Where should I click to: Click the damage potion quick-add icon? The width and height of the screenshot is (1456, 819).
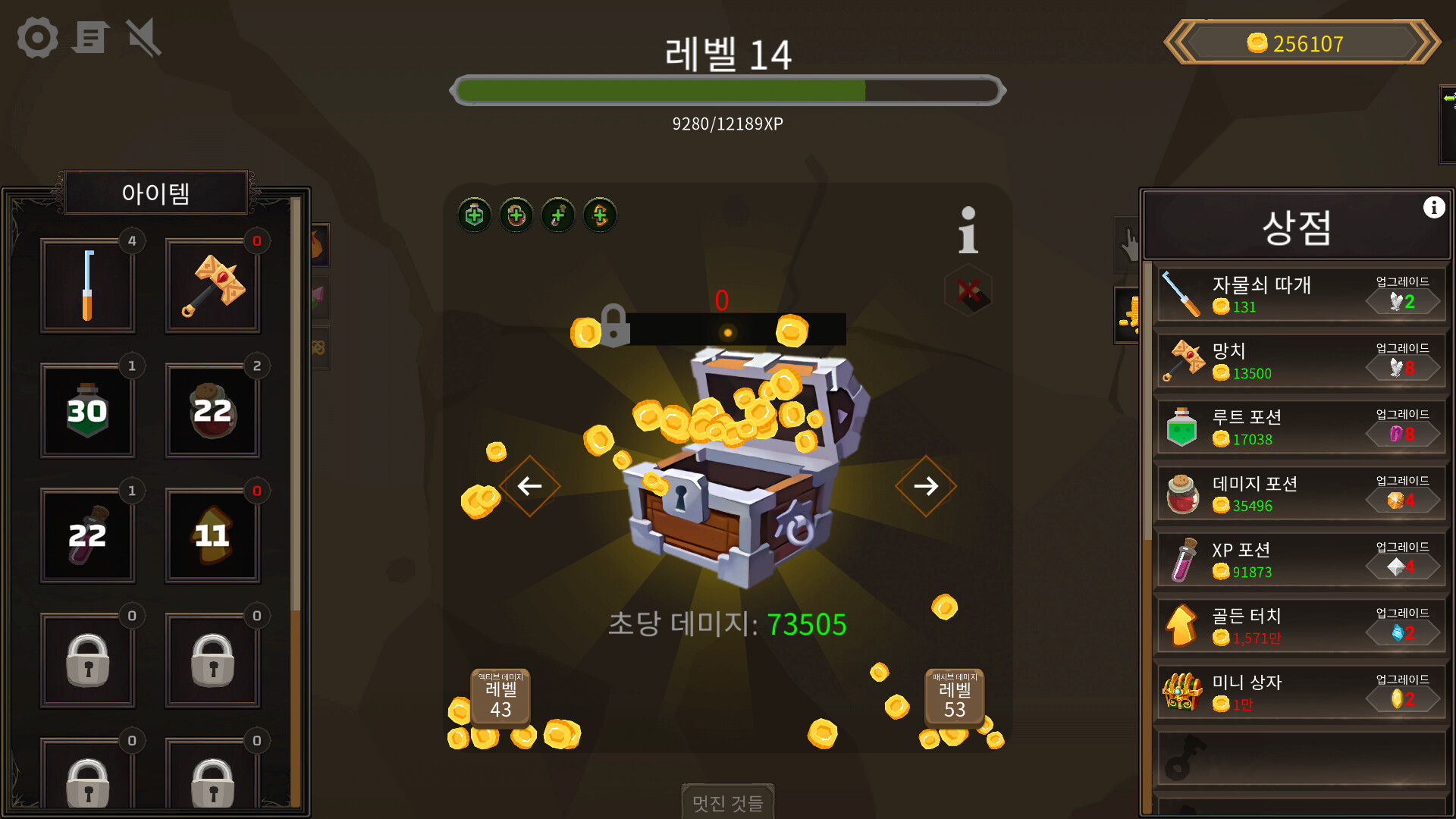pos(516,215)
